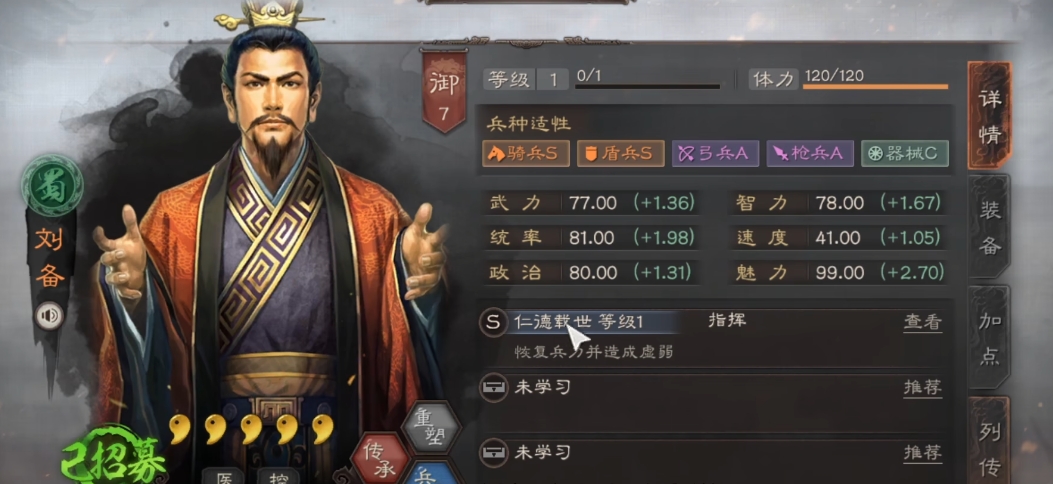Switch to the 详情 details tab
This screenshot has width=1053, height=484.
(x=989, y=116)
